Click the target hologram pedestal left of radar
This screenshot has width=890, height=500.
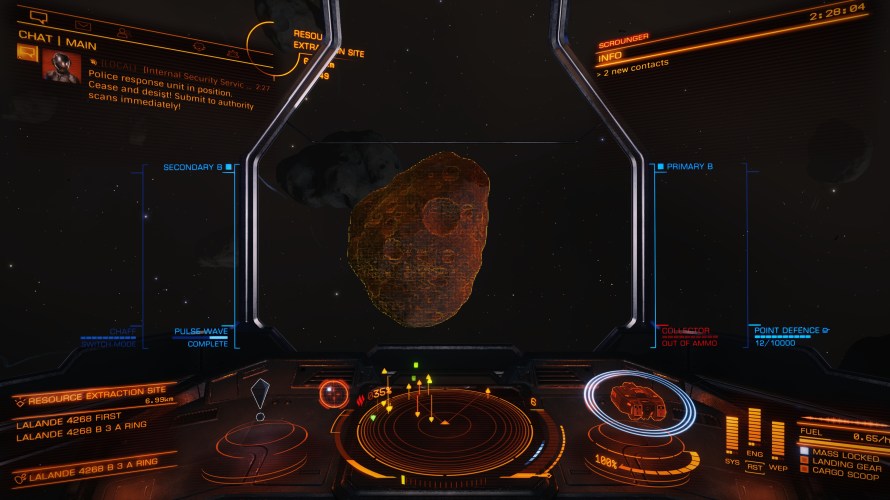[x=259, y=440]
